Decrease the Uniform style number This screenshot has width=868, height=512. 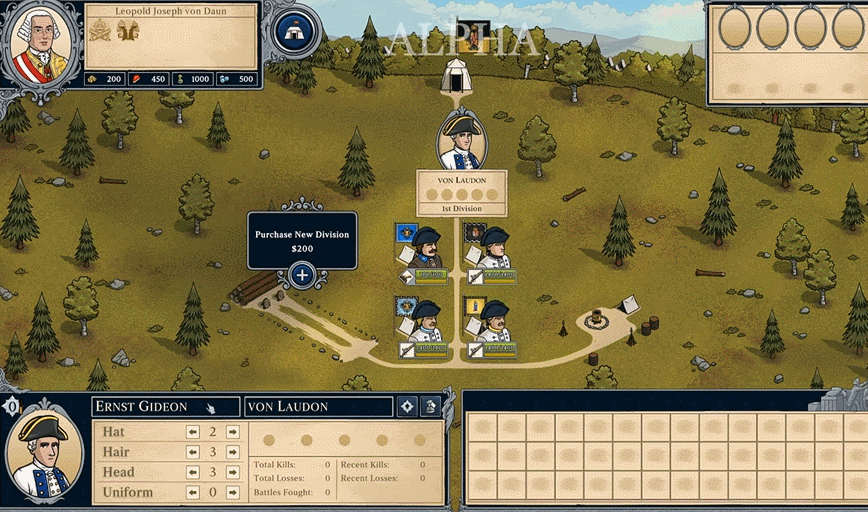pos(193,492)
